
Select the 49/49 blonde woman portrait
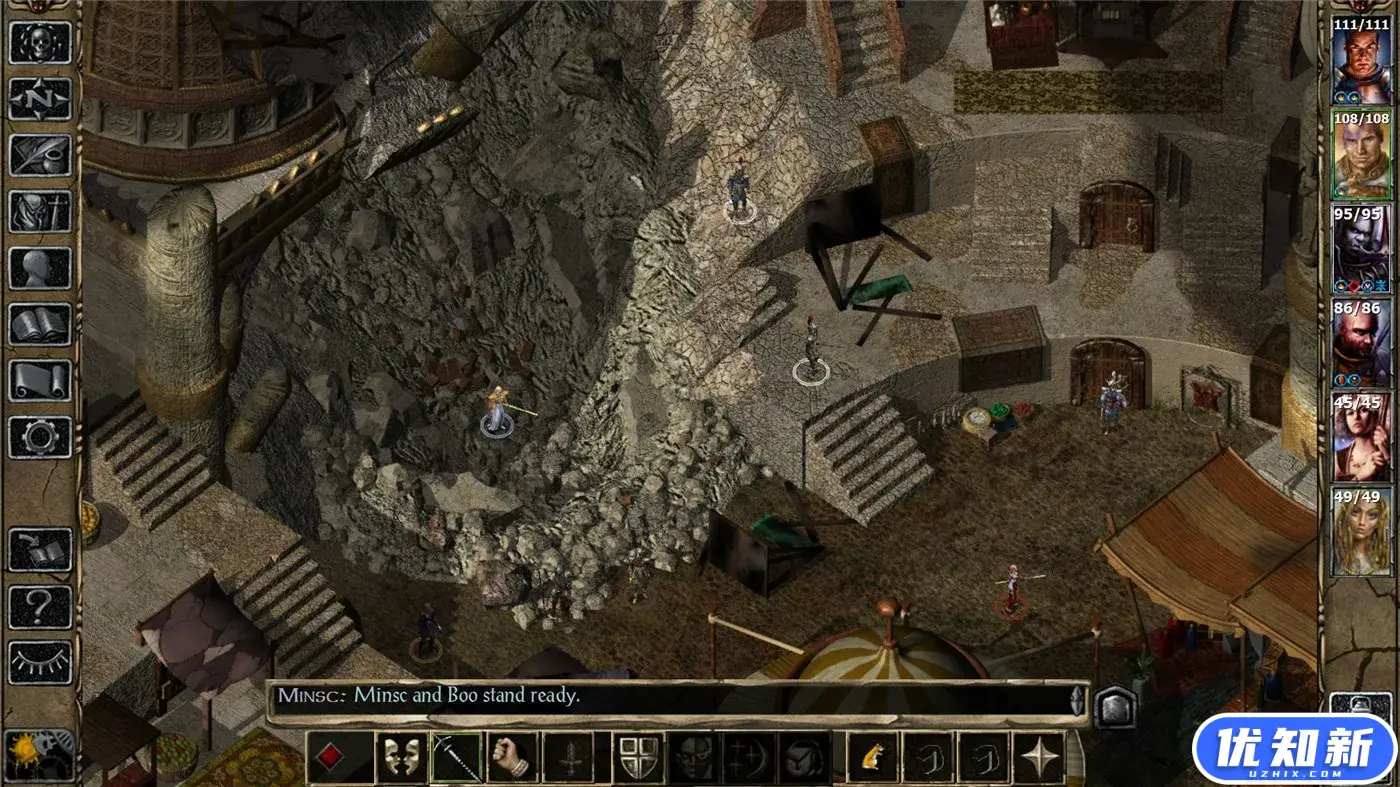click(x=1361, y=532)
